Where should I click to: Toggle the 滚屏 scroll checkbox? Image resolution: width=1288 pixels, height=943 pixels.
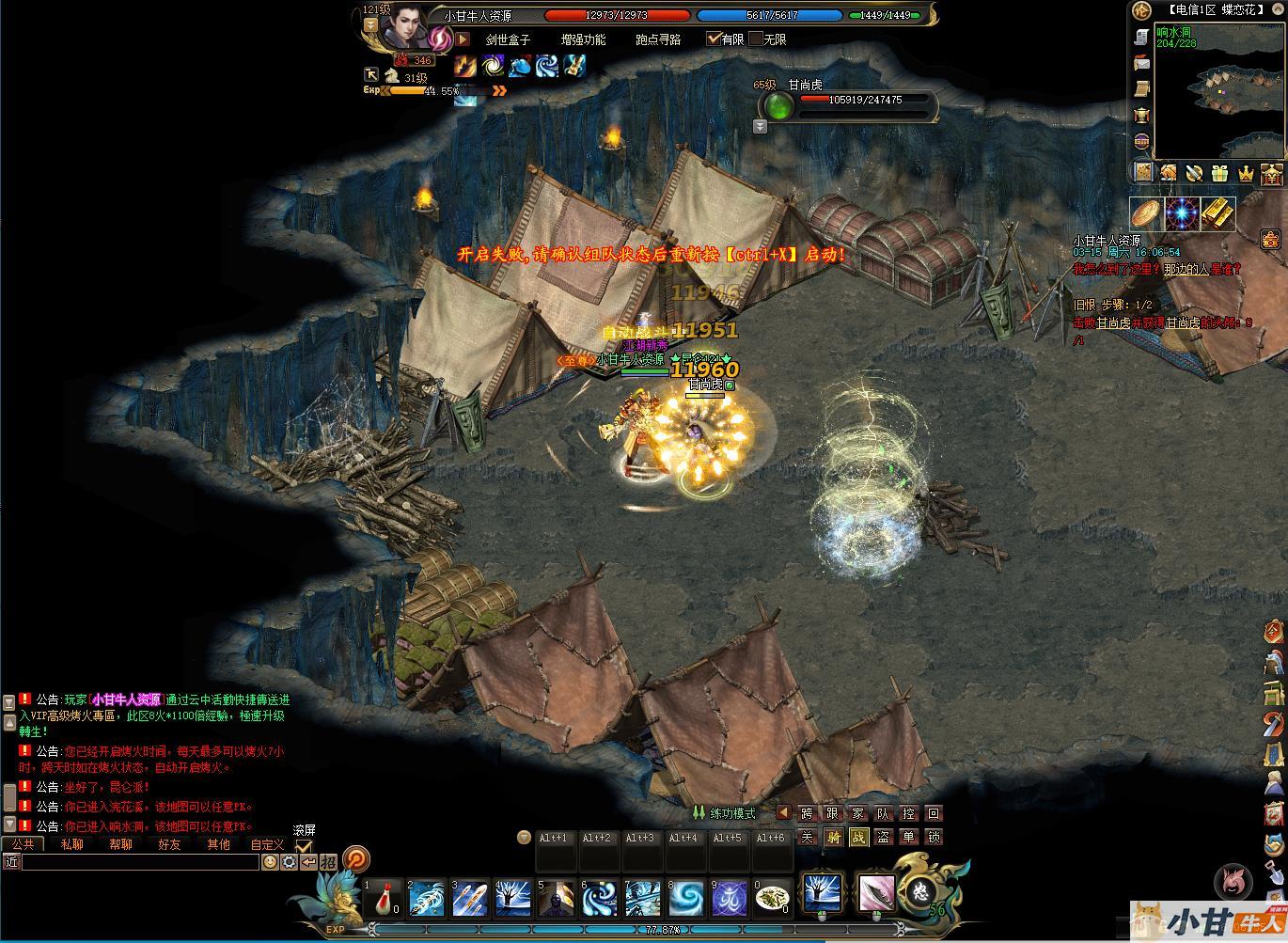304,846
